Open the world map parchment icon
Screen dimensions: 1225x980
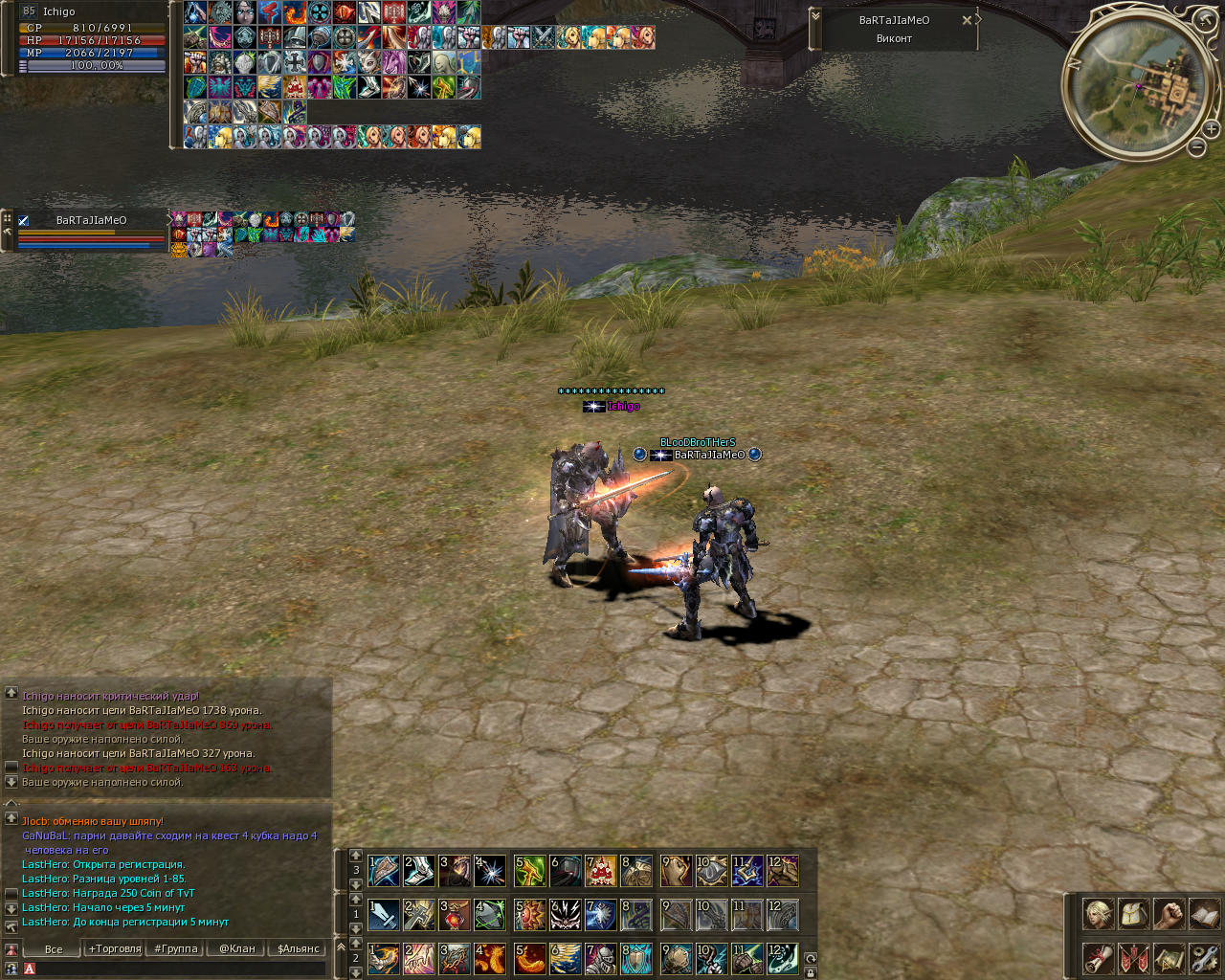click(x=1169, y=957)
